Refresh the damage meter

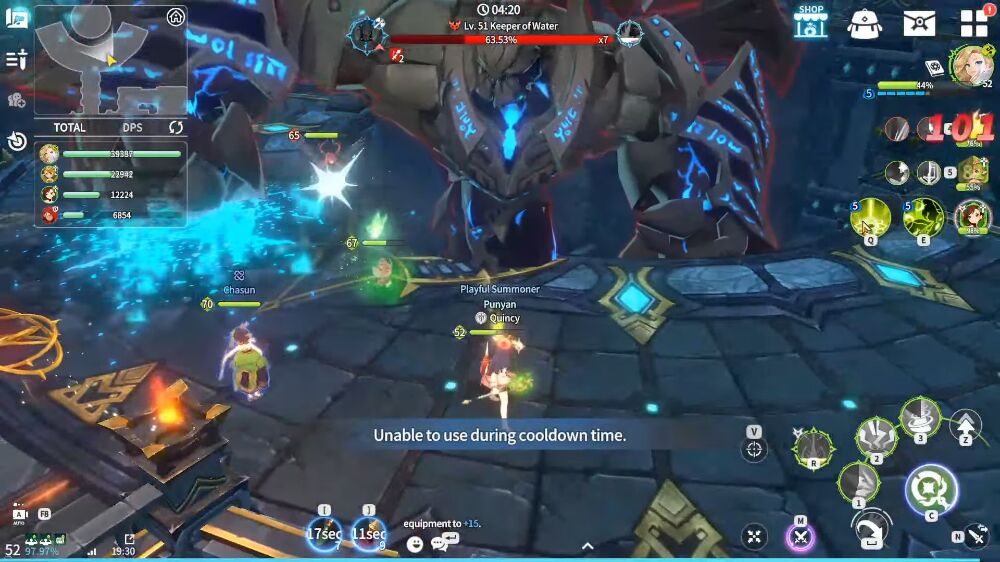pyautogui.click(x=176, y=127)
